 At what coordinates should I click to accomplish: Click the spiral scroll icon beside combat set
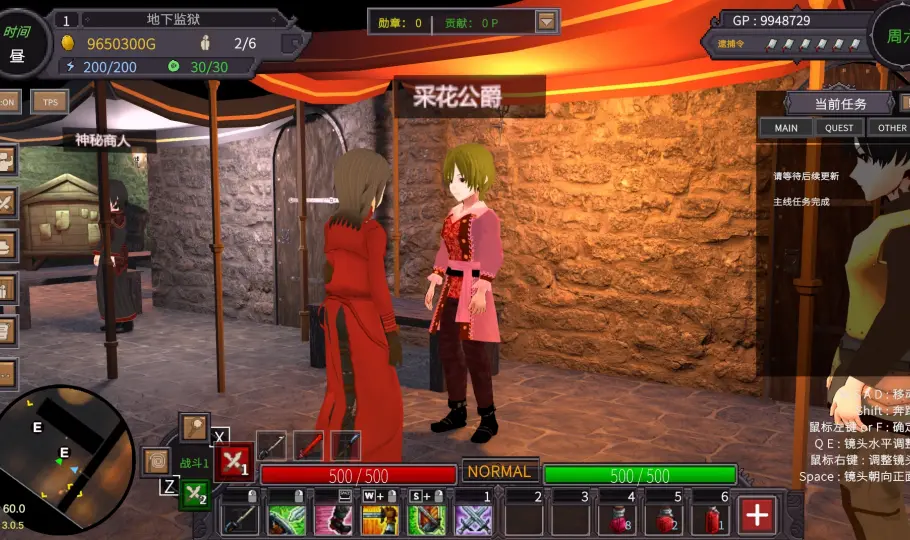pos(156,461)
